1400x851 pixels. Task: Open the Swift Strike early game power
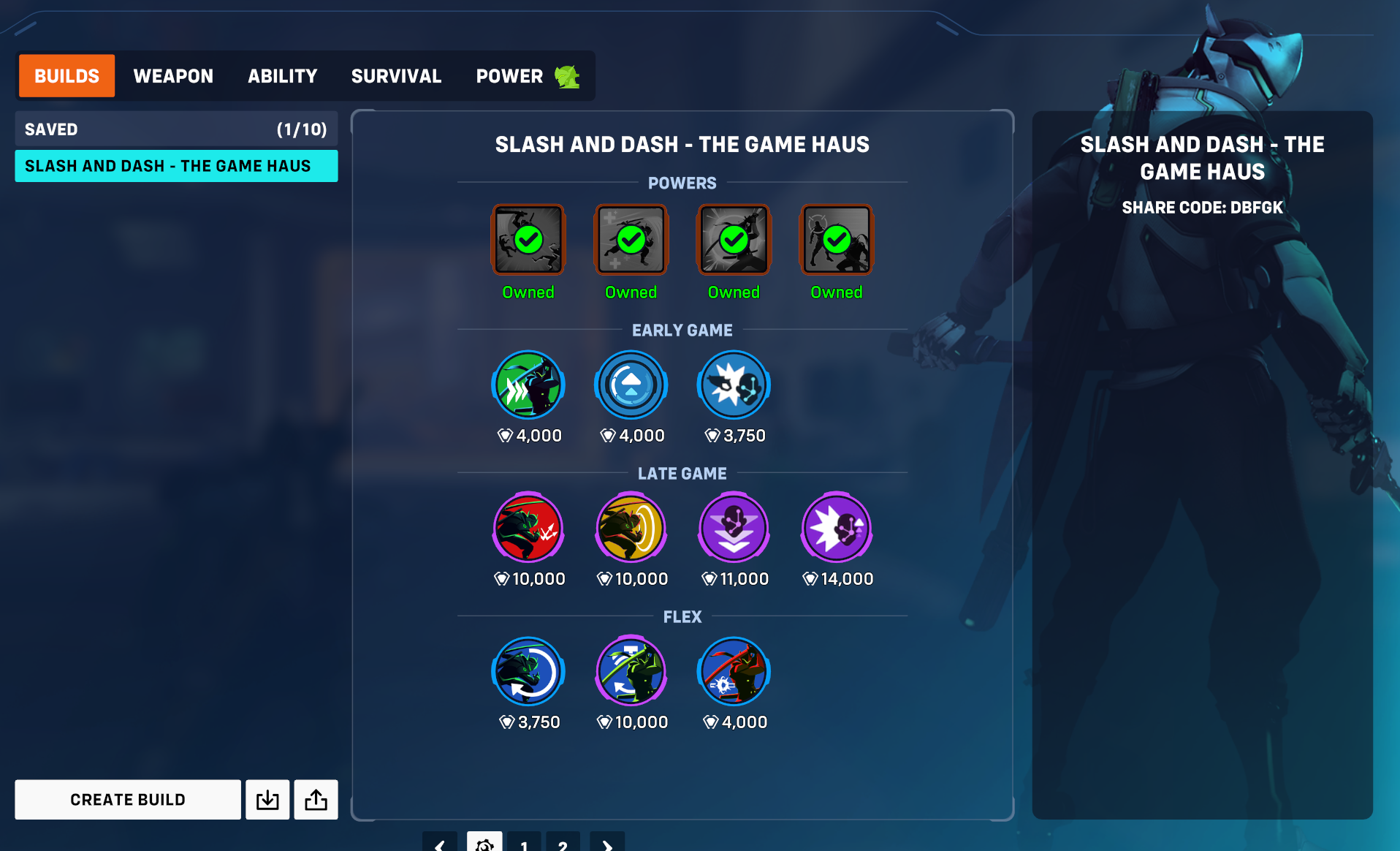point(528,384)
